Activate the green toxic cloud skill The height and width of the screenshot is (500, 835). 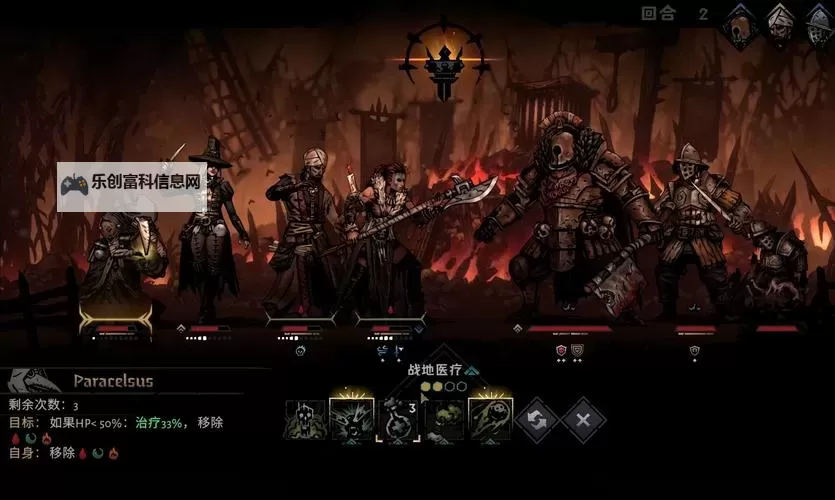444,420
